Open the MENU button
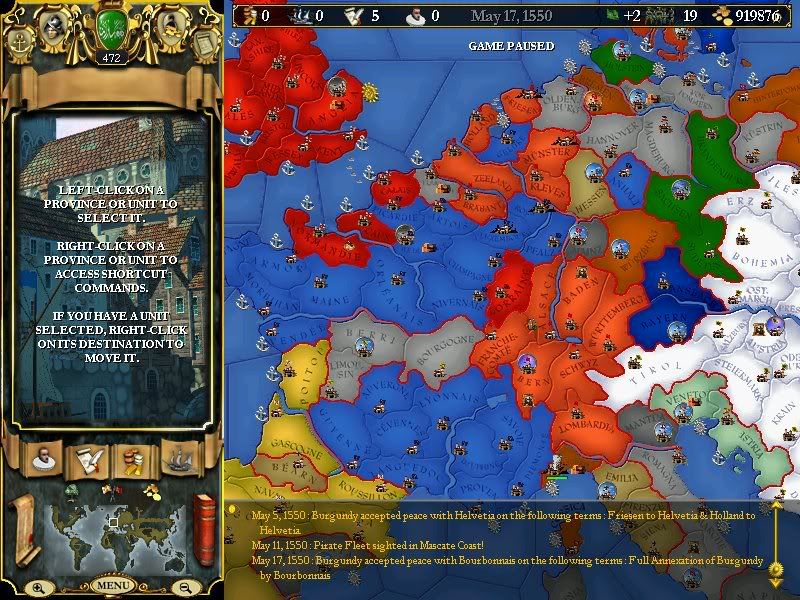800x600 pixels. [x=112, y=584]
